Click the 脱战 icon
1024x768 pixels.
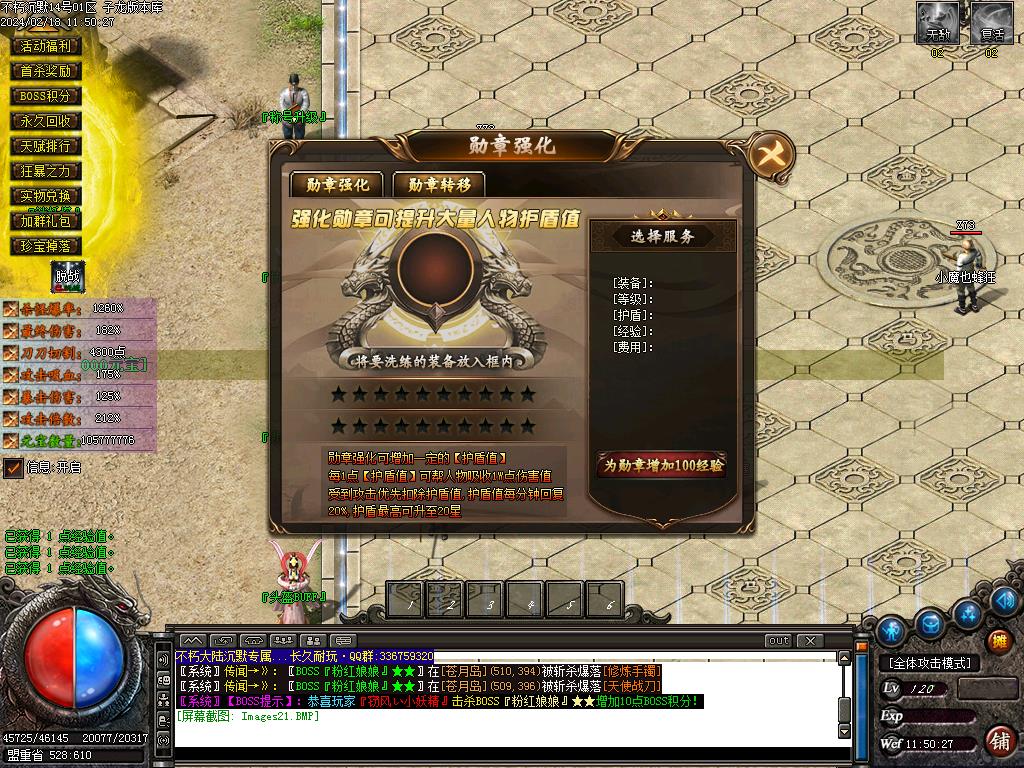(x=67, y=277)
